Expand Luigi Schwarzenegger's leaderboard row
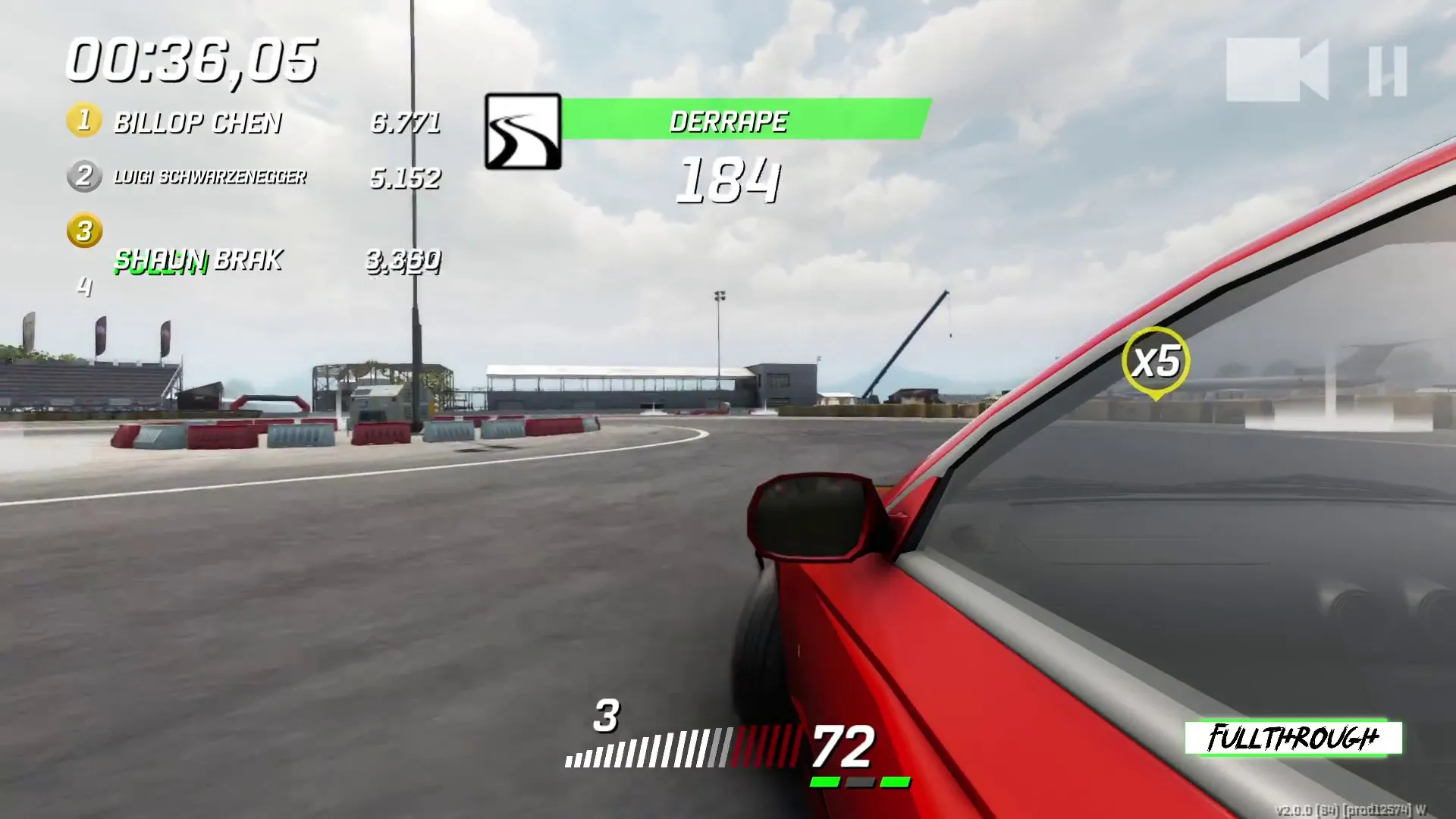 (210, 177)
